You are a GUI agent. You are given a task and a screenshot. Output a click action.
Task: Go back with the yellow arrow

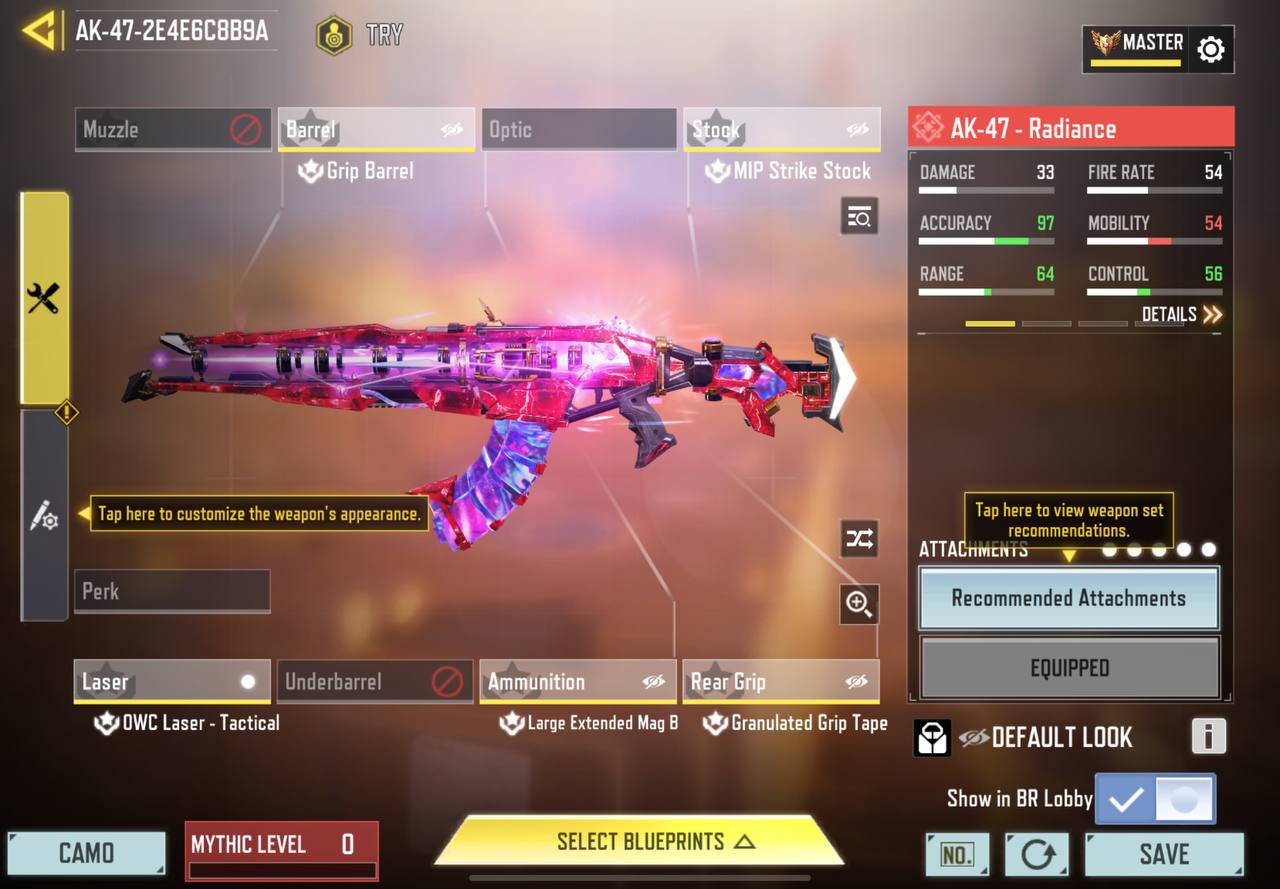pos(38,30)
